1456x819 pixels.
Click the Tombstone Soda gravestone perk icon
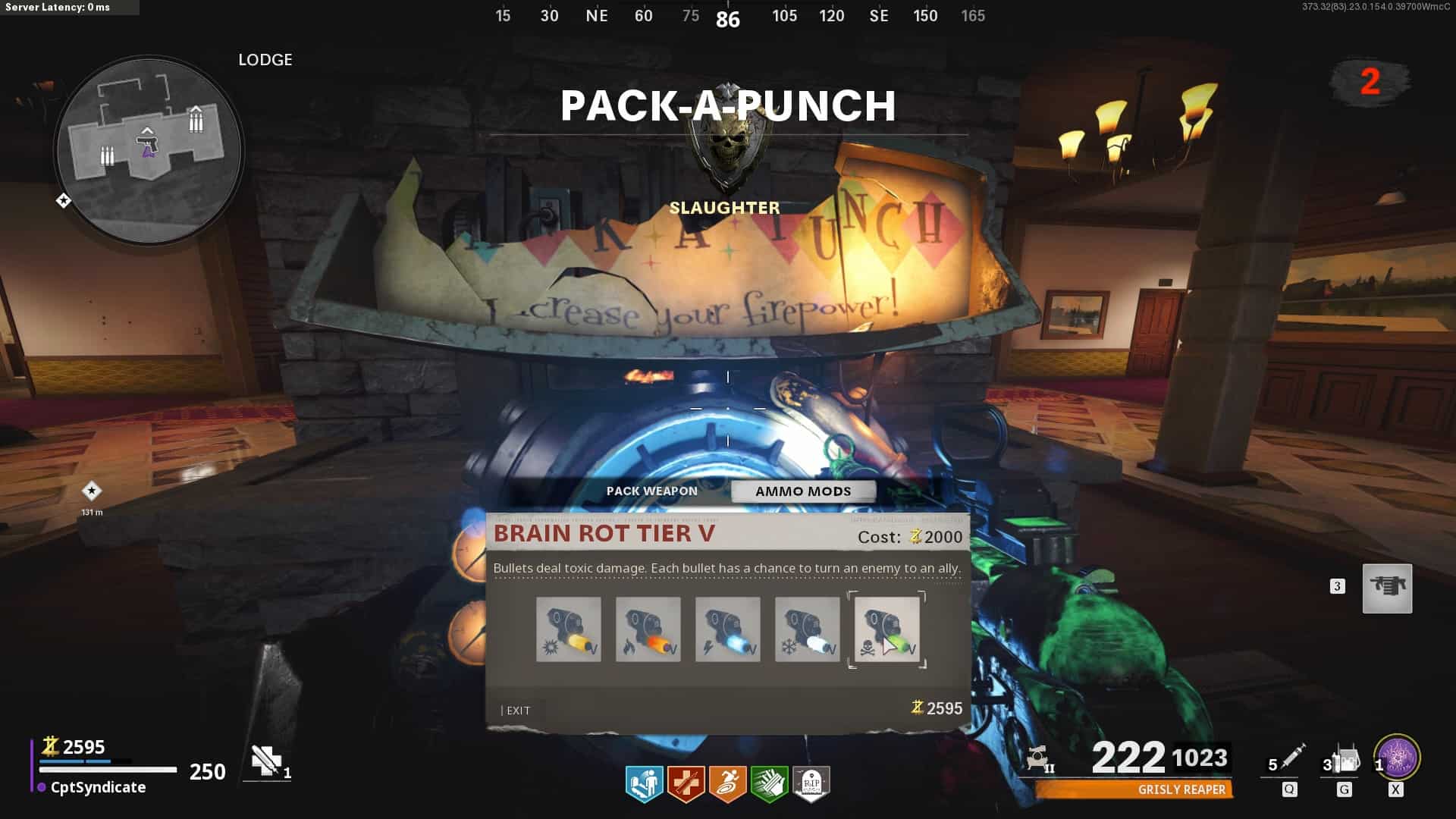pos(811,783)
